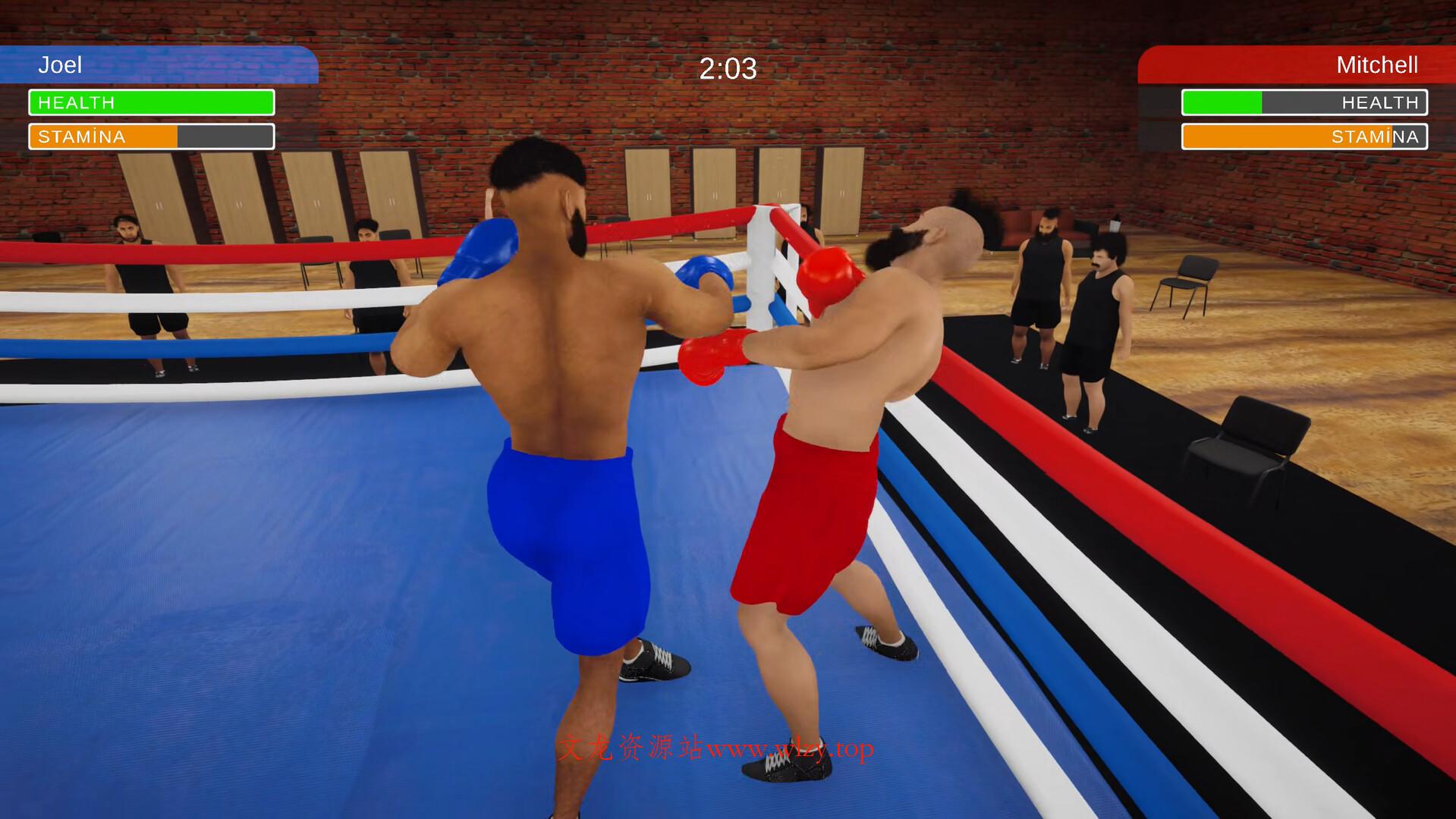Select Joel's STAMINA bar label

[82, 136]
